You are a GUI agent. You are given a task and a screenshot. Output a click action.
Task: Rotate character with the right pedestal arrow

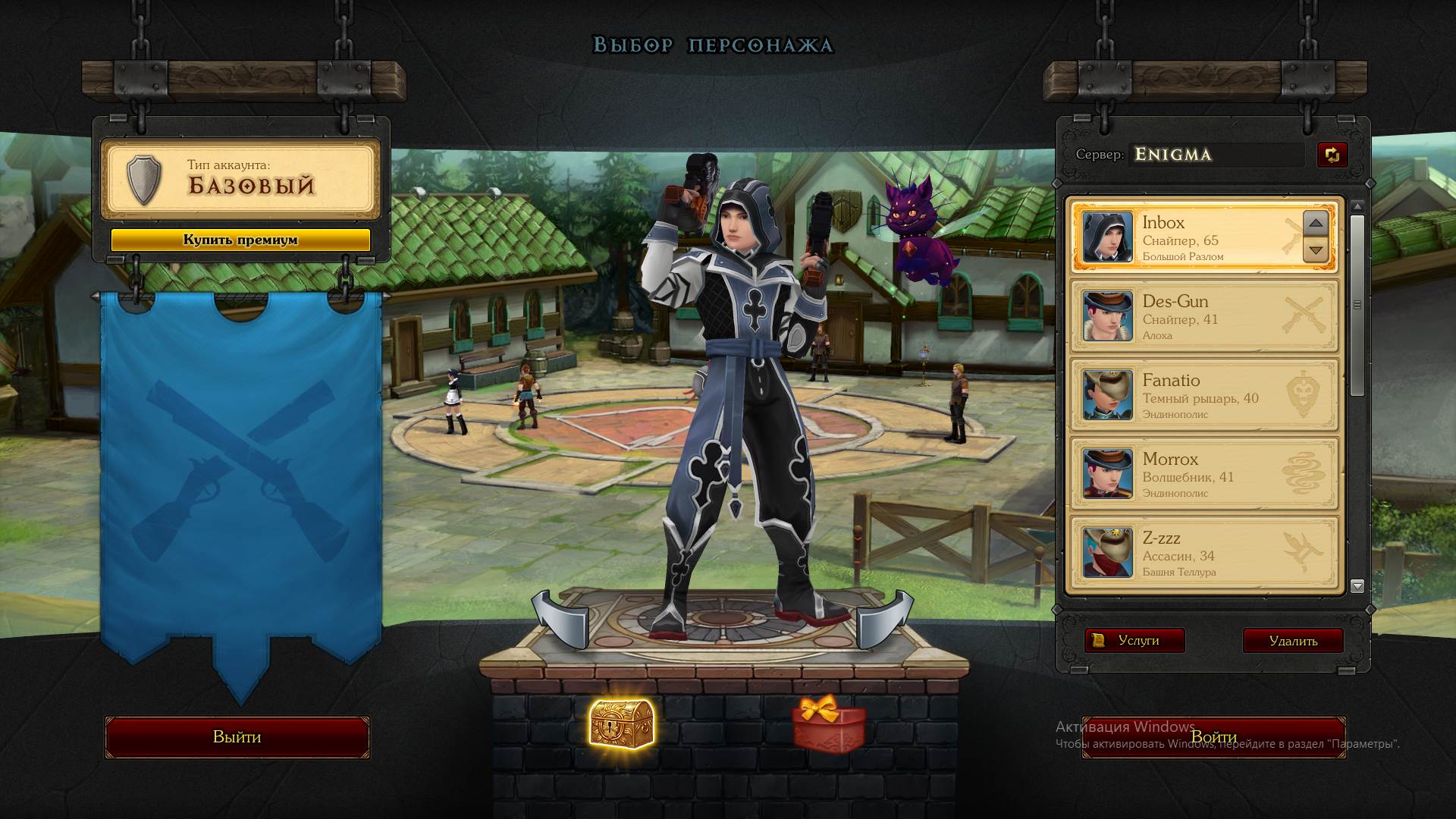coord(884,620)
